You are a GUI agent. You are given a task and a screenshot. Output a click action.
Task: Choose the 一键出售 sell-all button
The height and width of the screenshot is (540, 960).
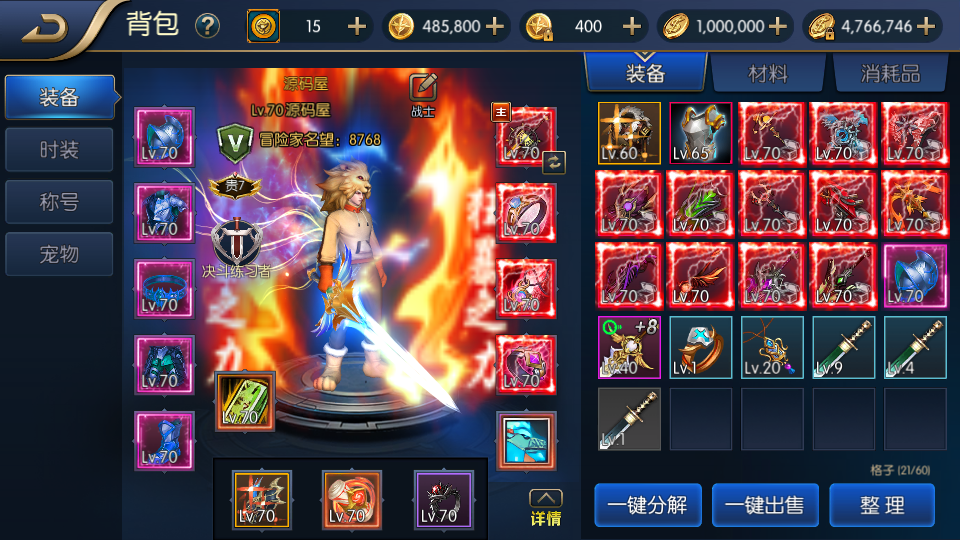[x=764, y=505]
